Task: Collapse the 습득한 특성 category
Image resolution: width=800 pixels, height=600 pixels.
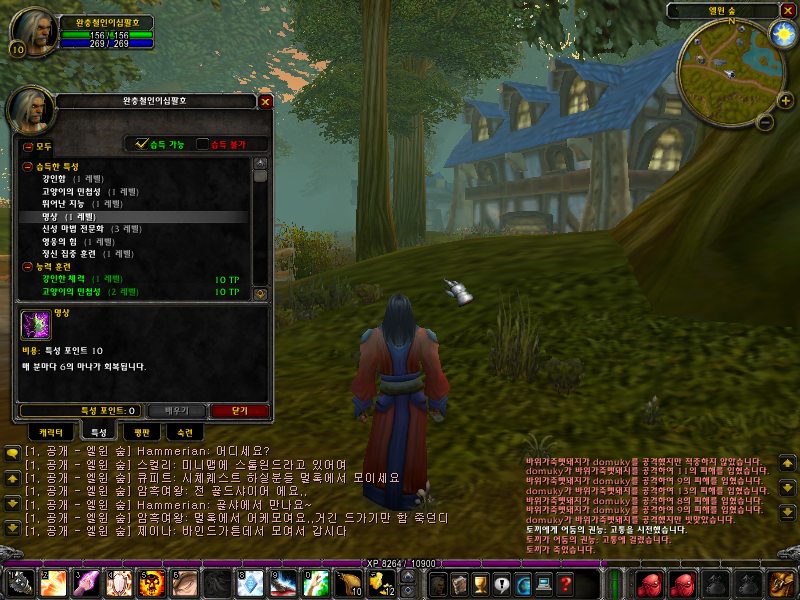Action: (x=27, y=166)
